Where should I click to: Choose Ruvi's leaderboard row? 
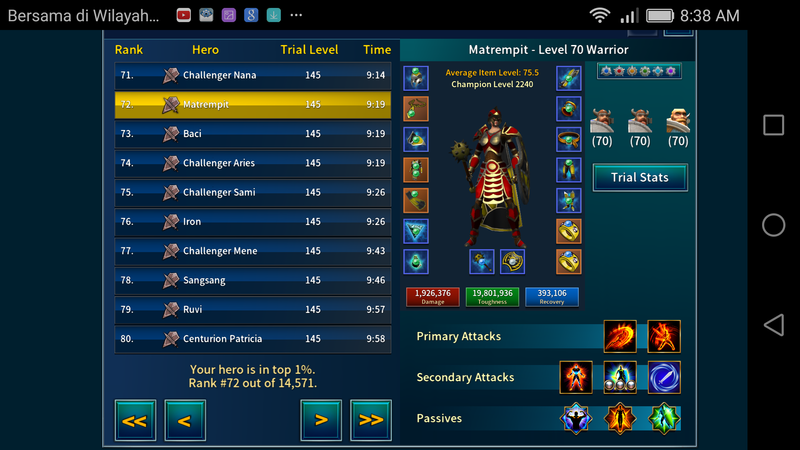click(252, 310)
